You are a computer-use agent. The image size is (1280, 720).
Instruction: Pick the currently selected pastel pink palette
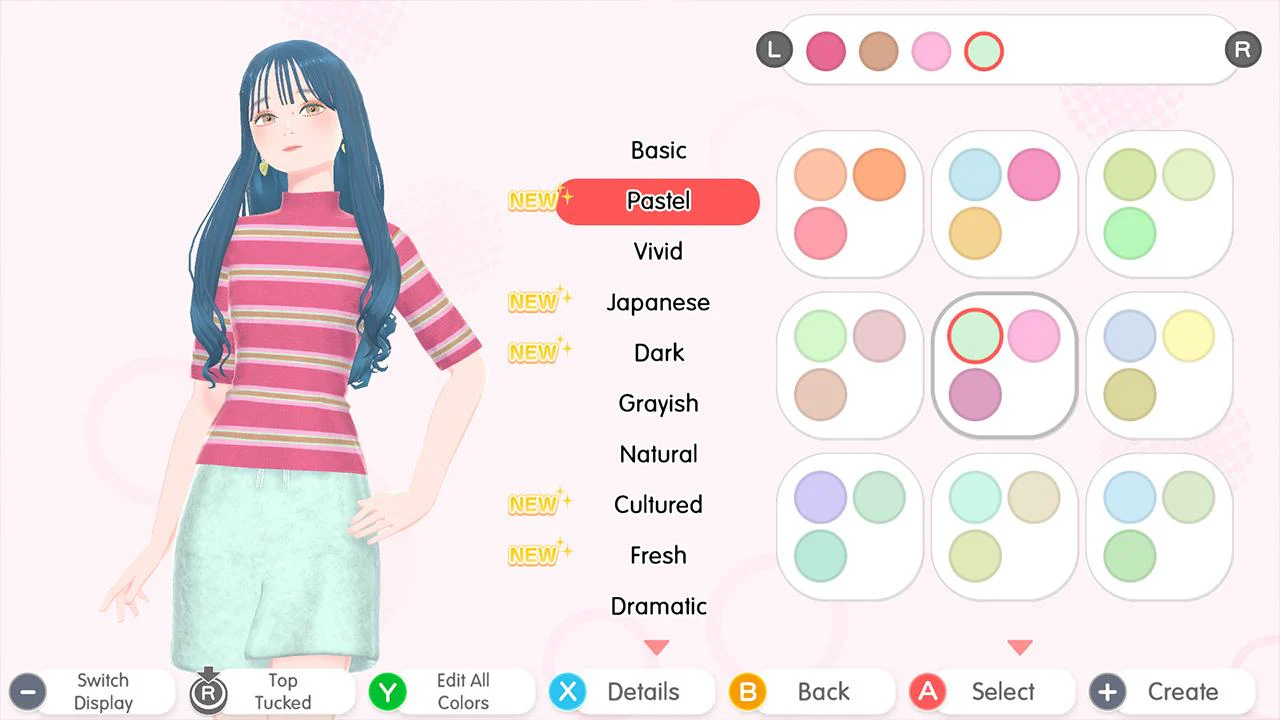point(1004,364)
